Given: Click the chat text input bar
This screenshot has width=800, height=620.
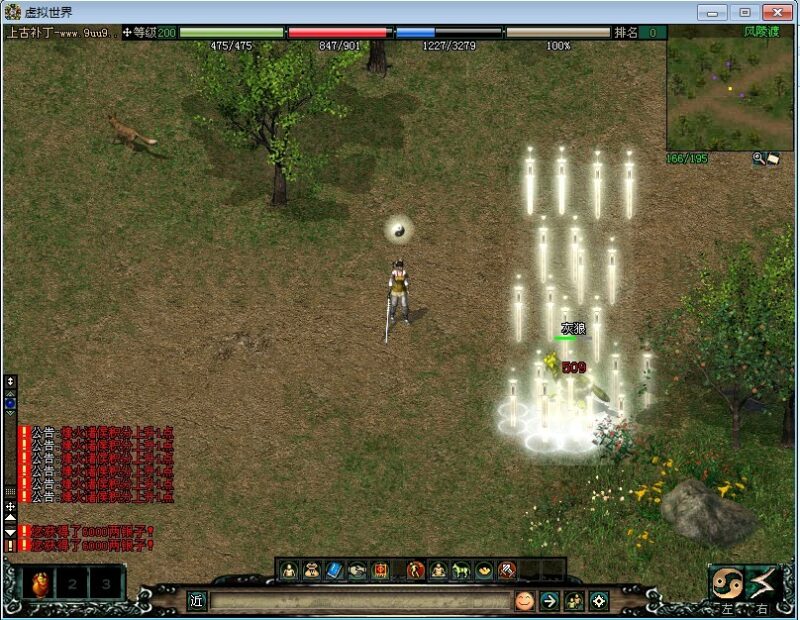Looking at the screenshot, I should pyautogui.click(x=360, y=600).
